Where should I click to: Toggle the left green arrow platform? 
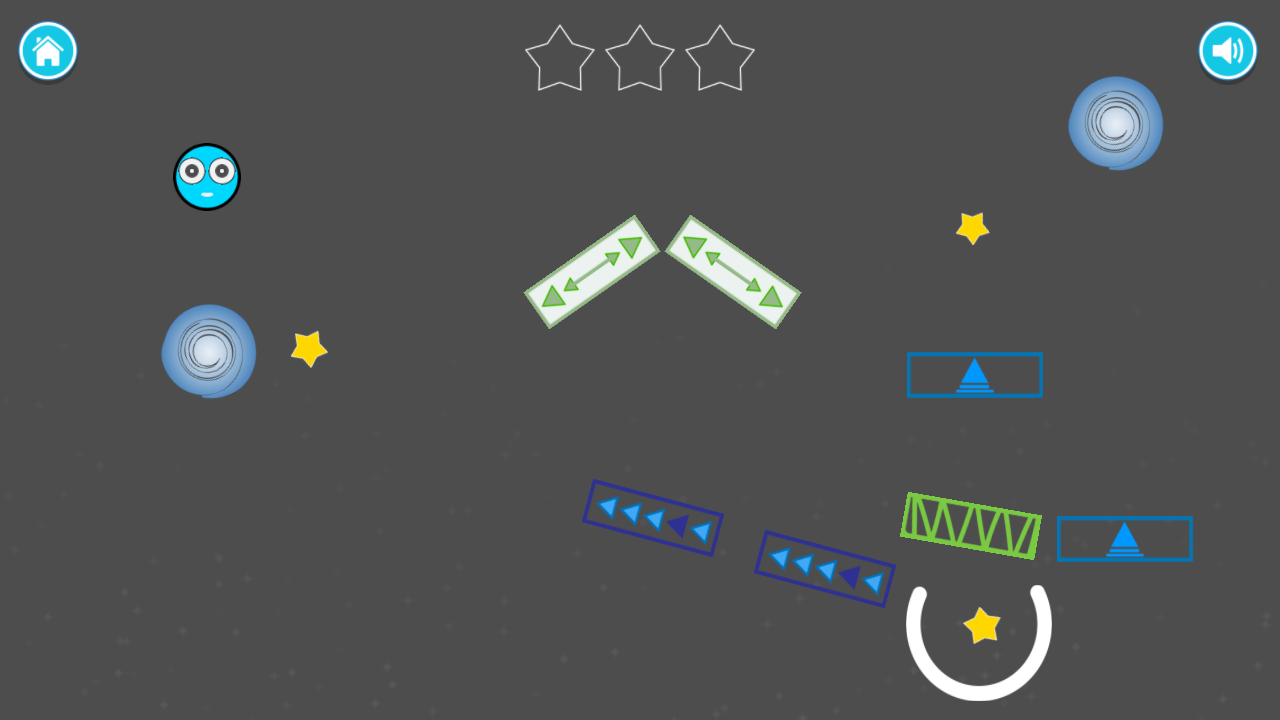point(590,272)
